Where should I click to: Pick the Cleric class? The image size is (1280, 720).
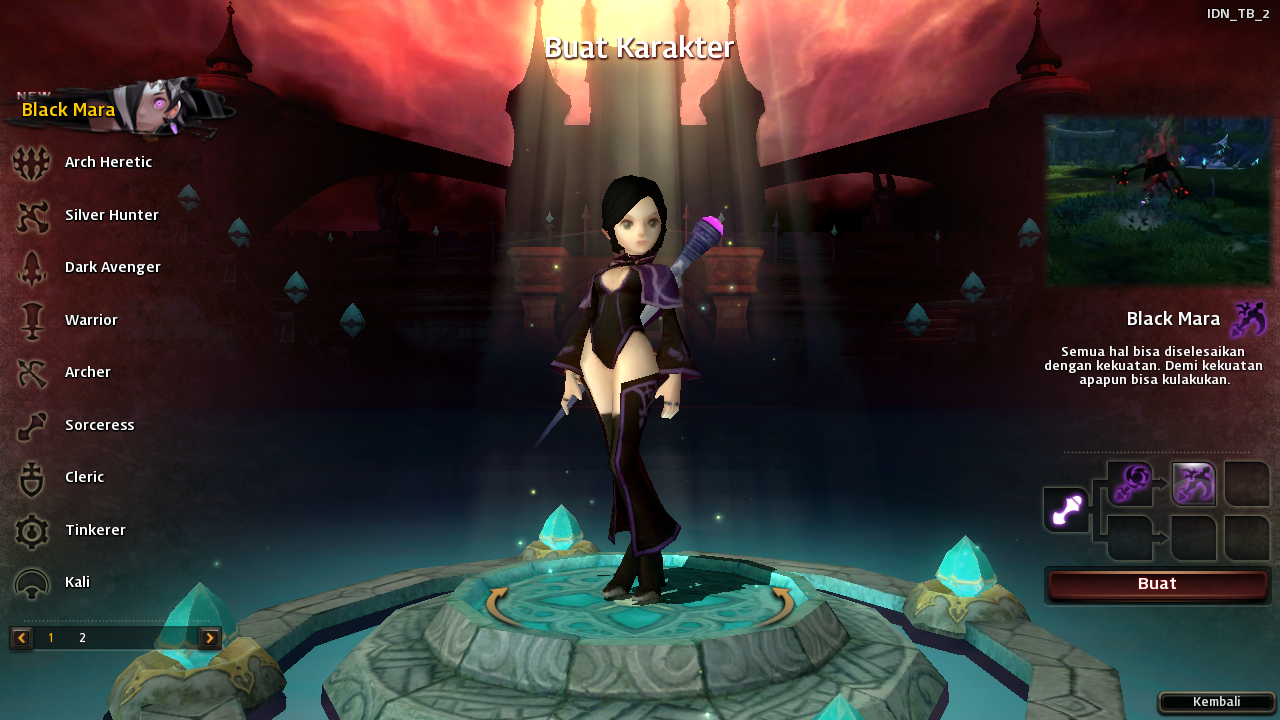84,477
